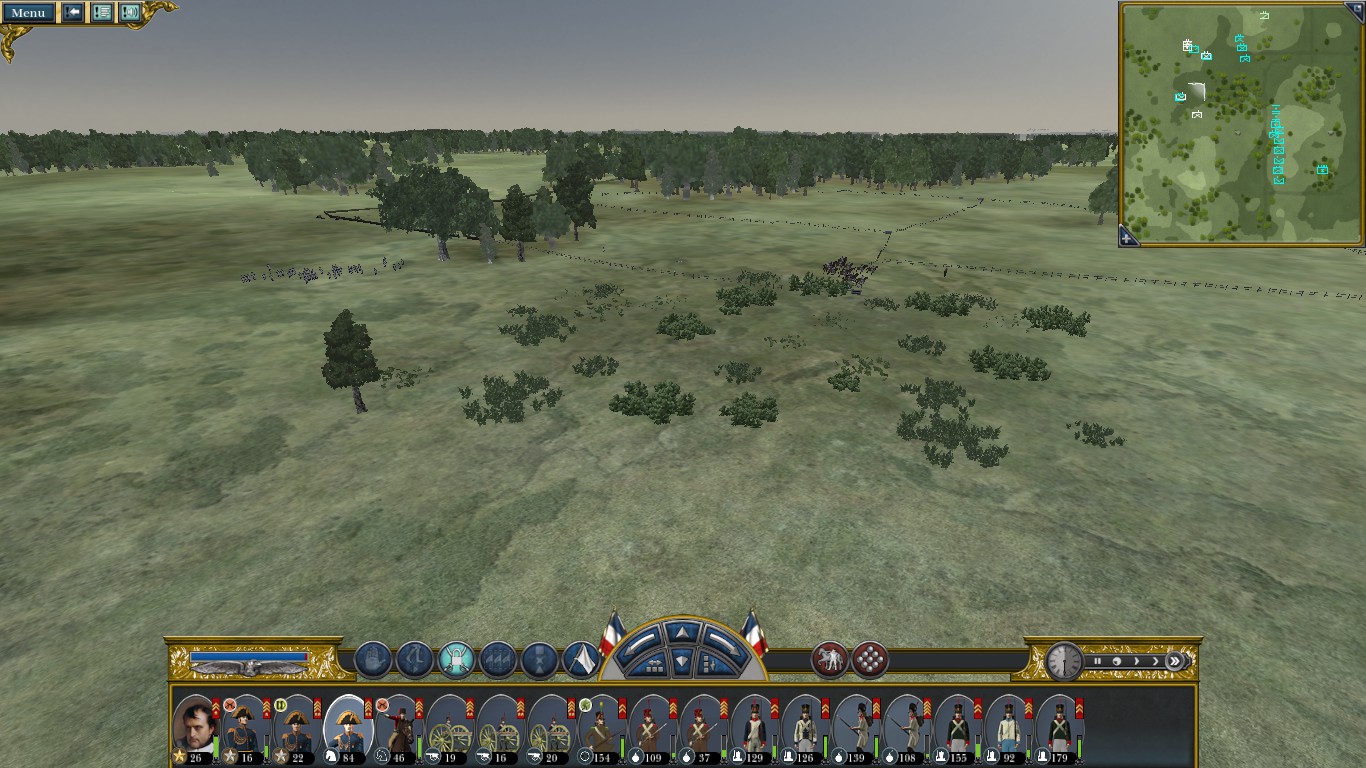The height and width of the screenshot is (768, 1366).
Task: Select the red-coated cavalry unit with 46 men
Action: click(399, 728)
